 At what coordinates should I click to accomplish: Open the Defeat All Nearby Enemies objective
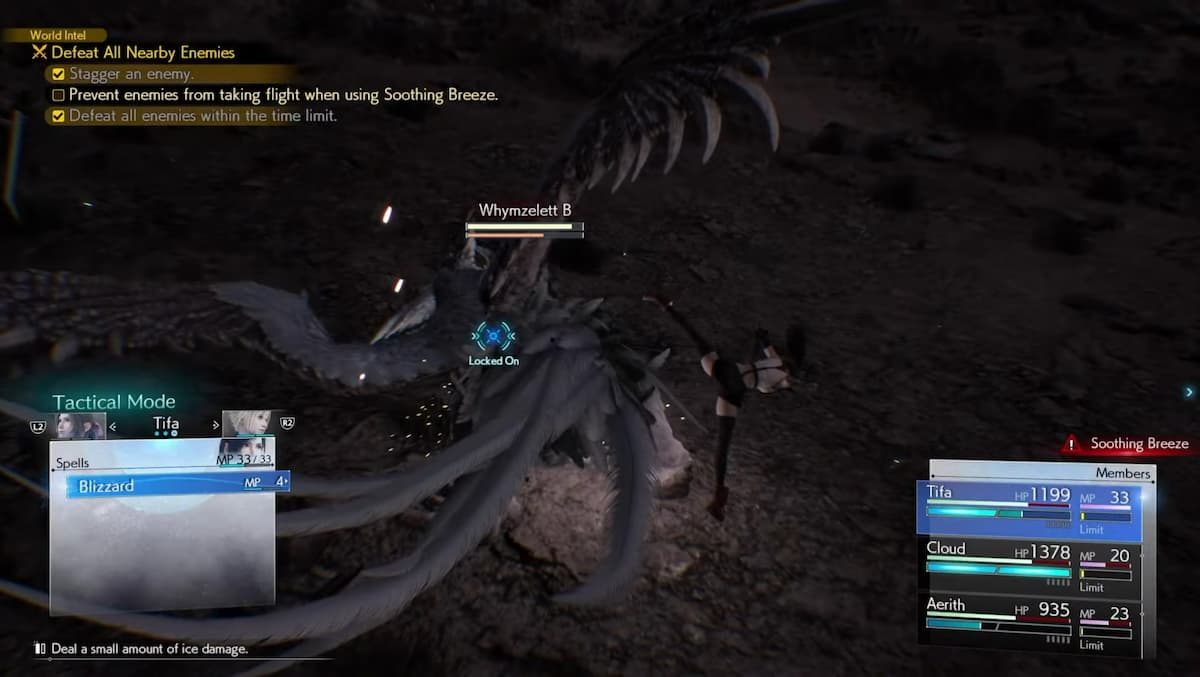[x=142, y=53]
